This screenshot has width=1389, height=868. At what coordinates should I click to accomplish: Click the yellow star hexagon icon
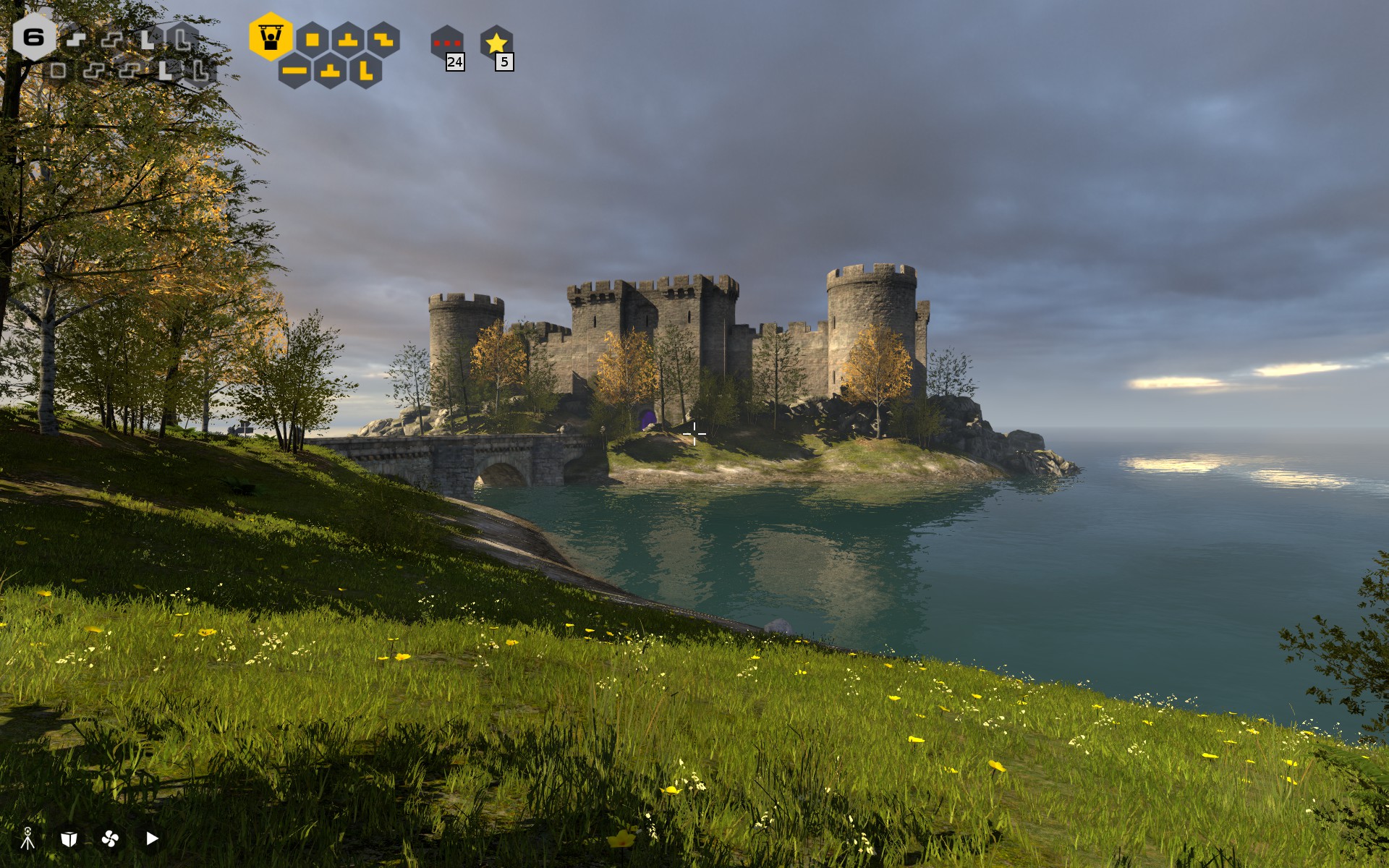click(x=496, y=43)
